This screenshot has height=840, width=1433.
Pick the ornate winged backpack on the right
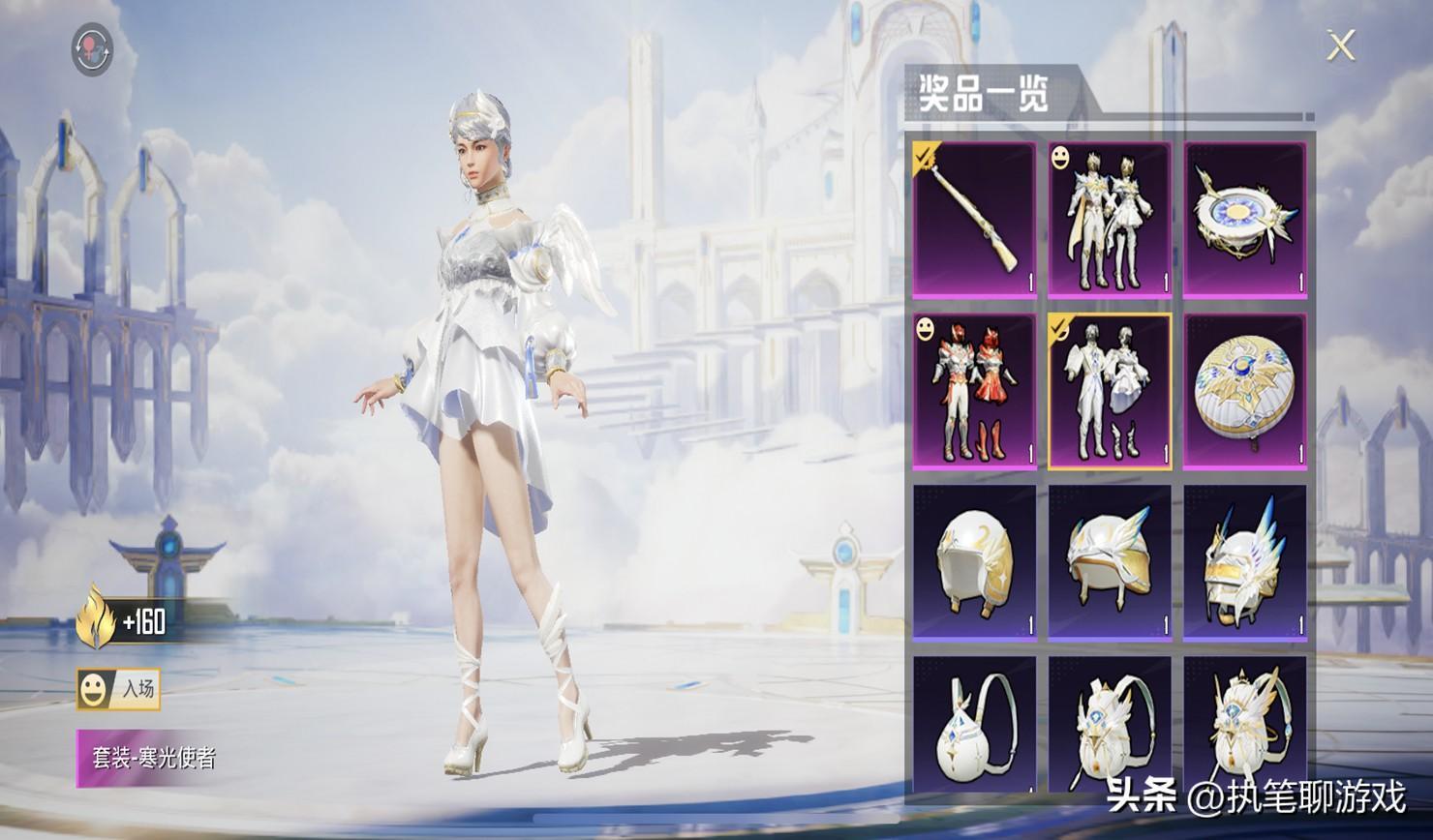pyautogui.click(x=1245, y=726)
